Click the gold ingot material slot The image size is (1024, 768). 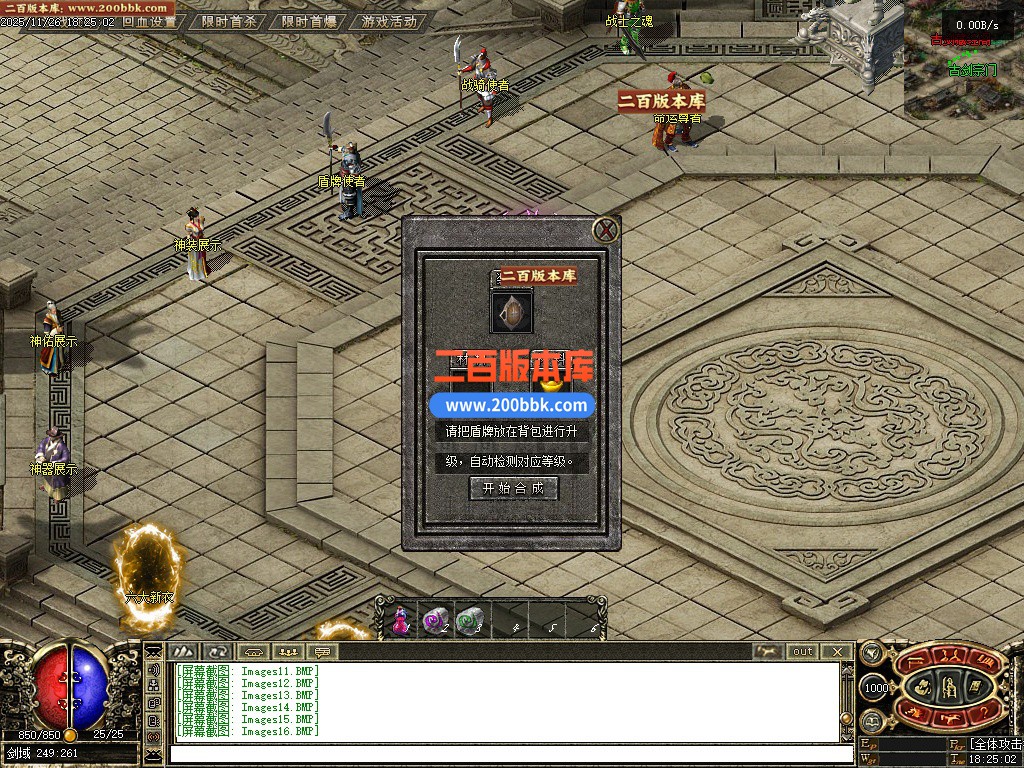pyautogui.click(x=549, y=382)
